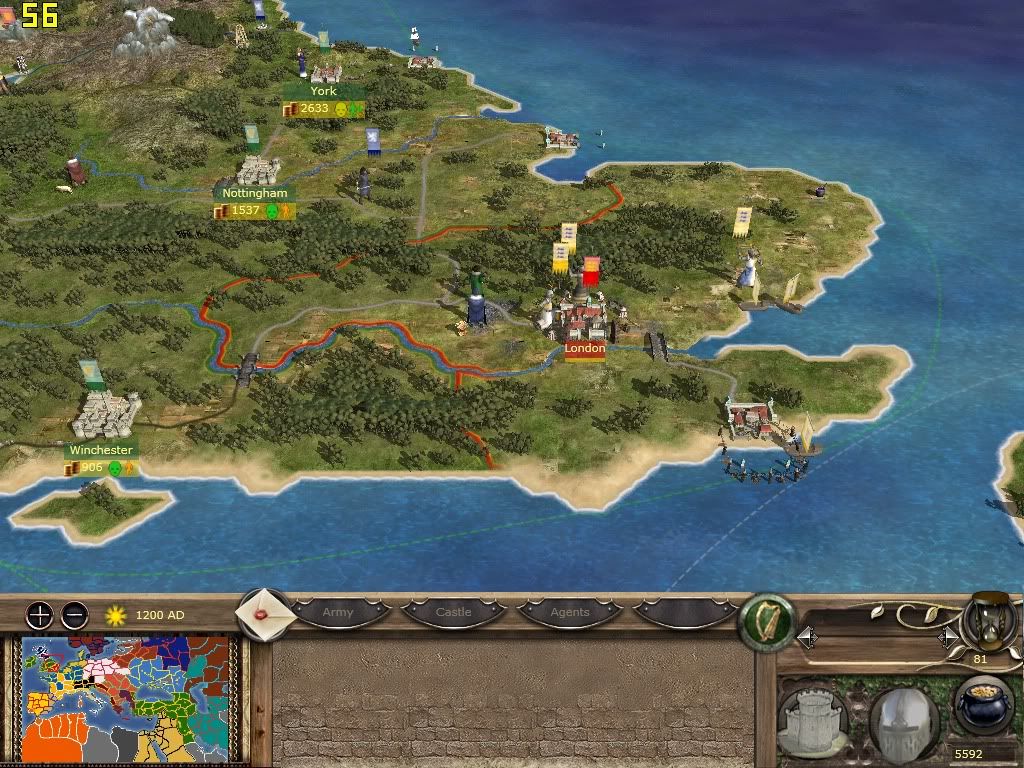
Task: Select the next item with the right arrow
Action: [x=946, y=637]
